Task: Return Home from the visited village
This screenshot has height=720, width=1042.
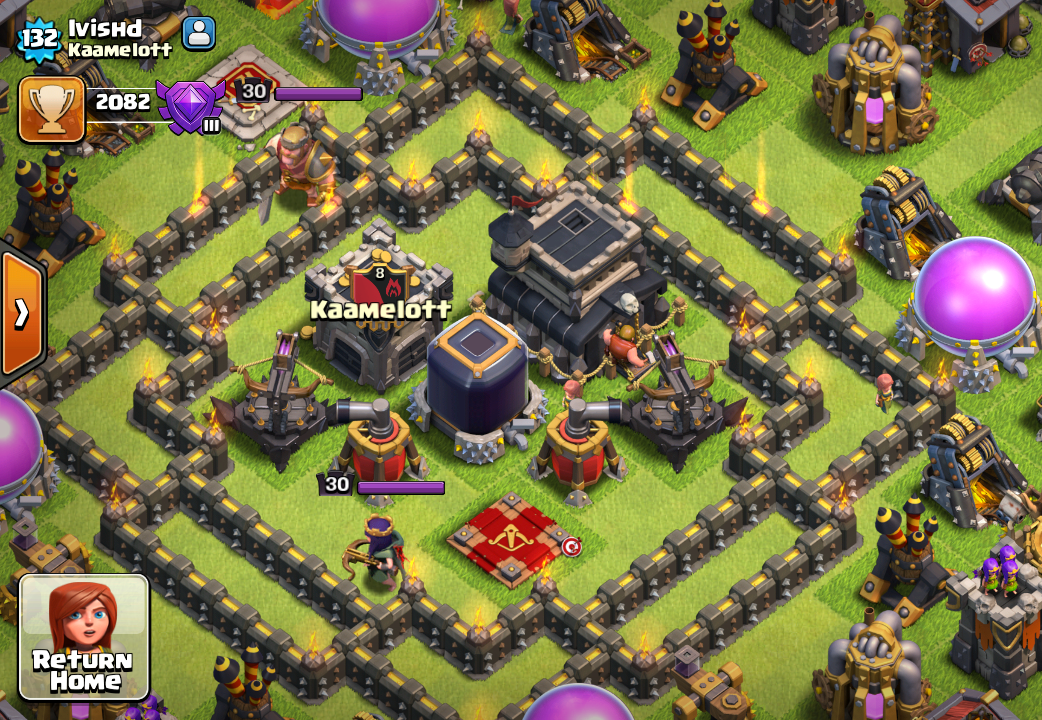Action: click(84, 636)
